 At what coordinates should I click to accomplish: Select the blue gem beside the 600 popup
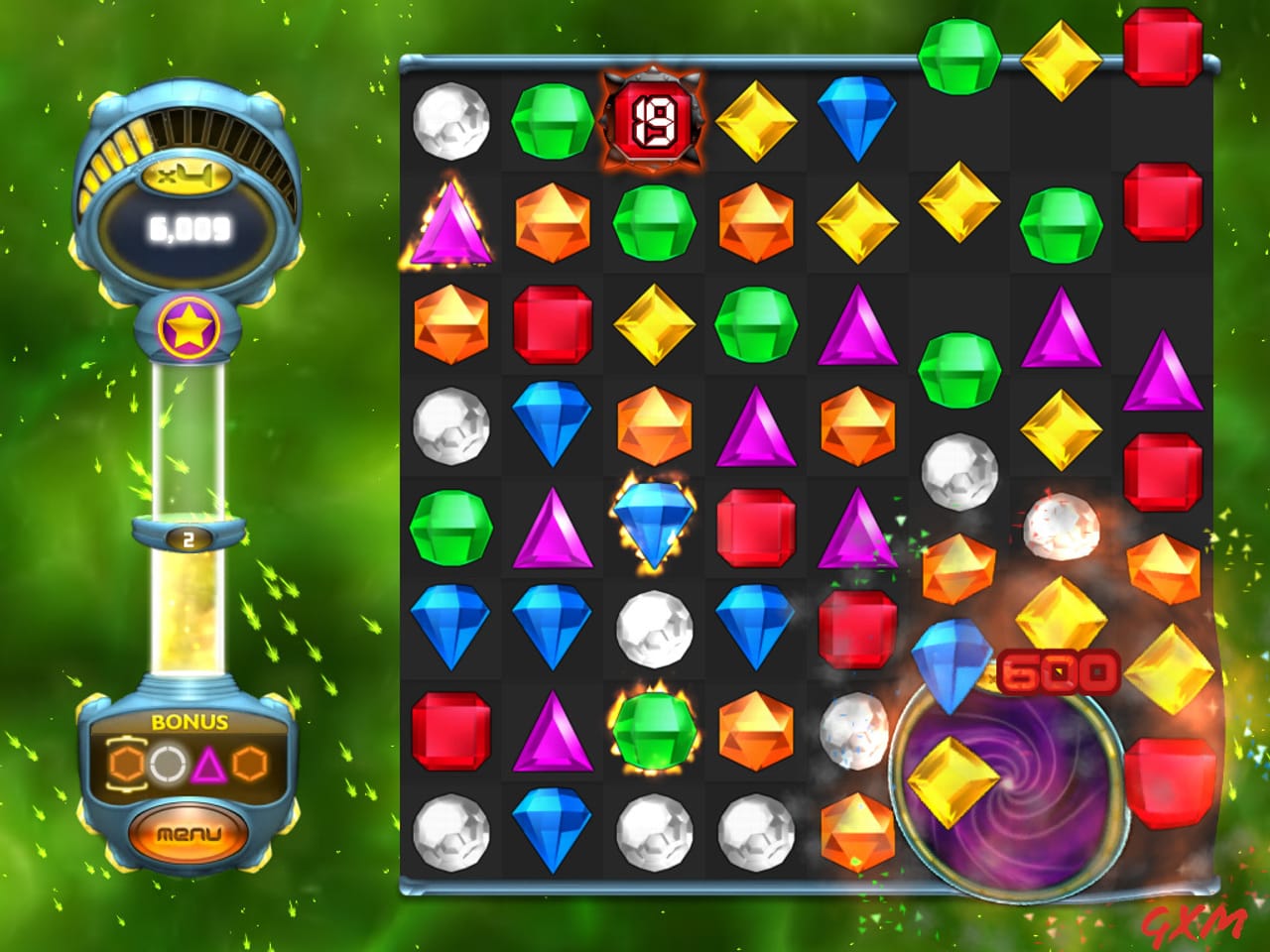click(x=952, y=659)
